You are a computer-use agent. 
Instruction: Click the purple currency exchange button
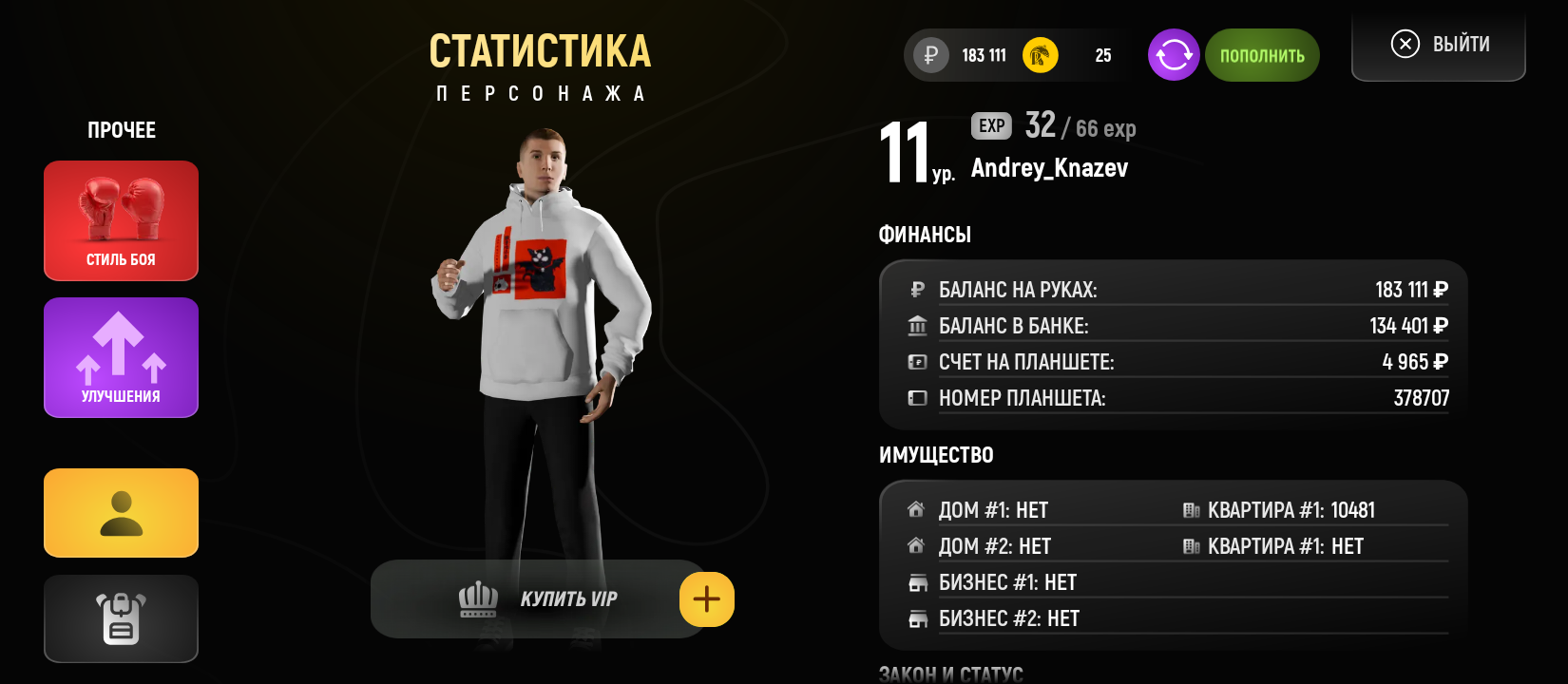pyautogui.click(x=1174, y=55)
